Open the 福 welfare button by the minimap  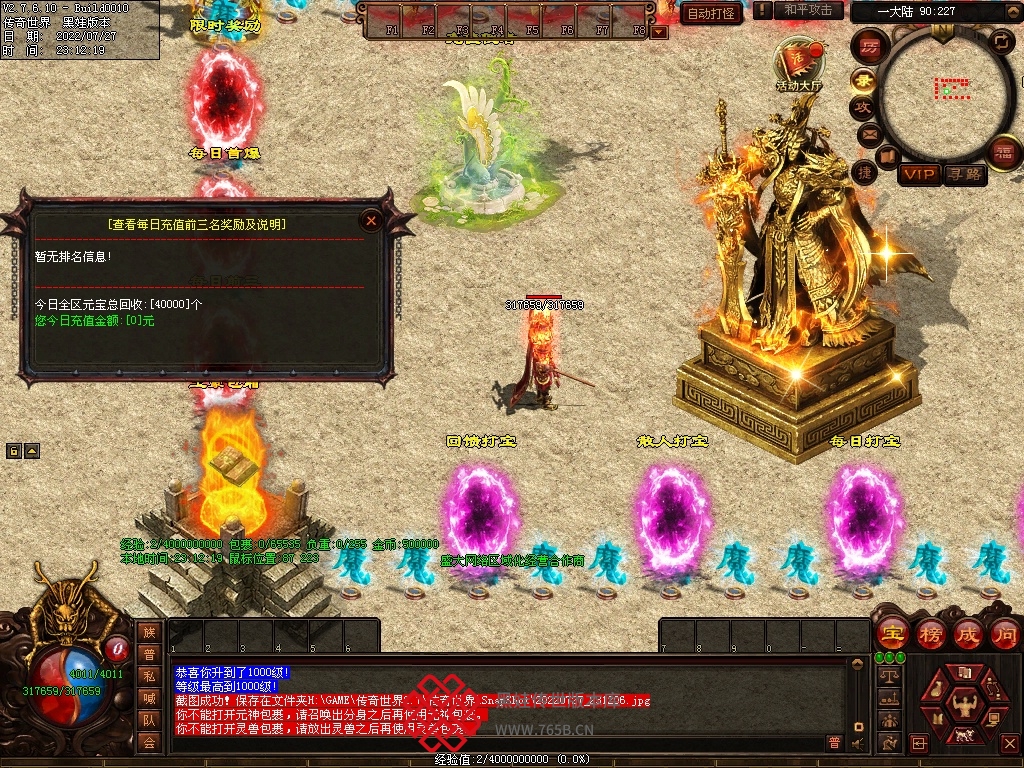tap(1002, 153)
